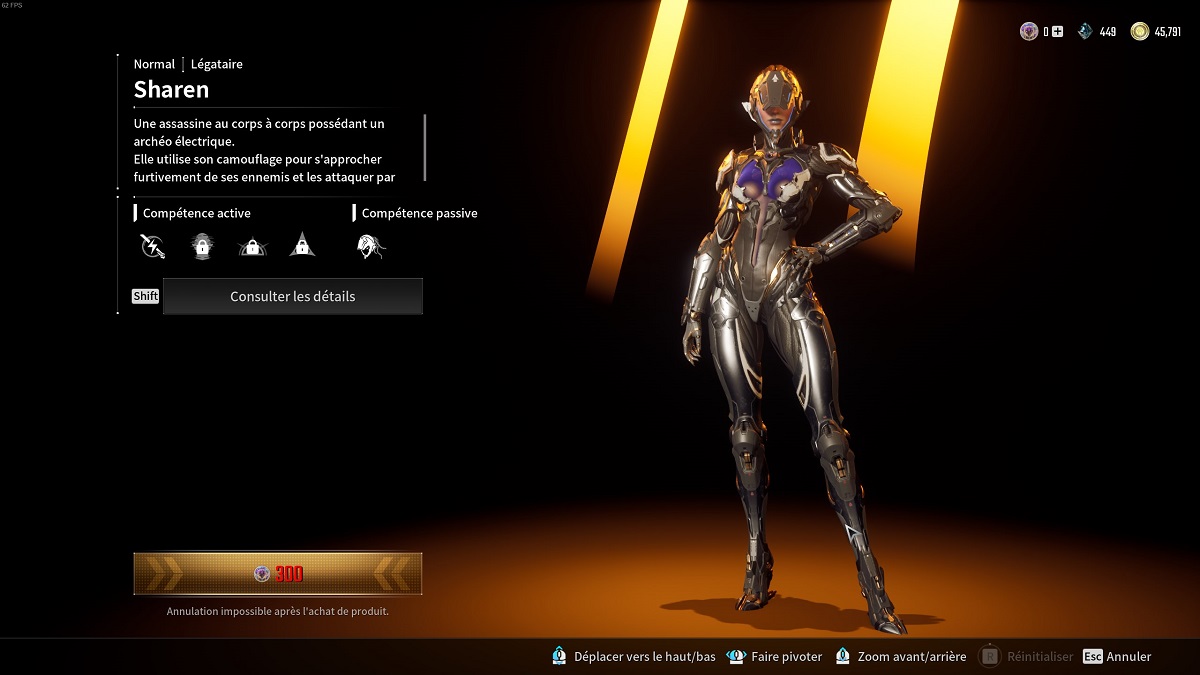Image resolution: width=1200 pixels, height=675 pixels.
Task: Open the Consulter les détails panel
Action: [292, 296]
